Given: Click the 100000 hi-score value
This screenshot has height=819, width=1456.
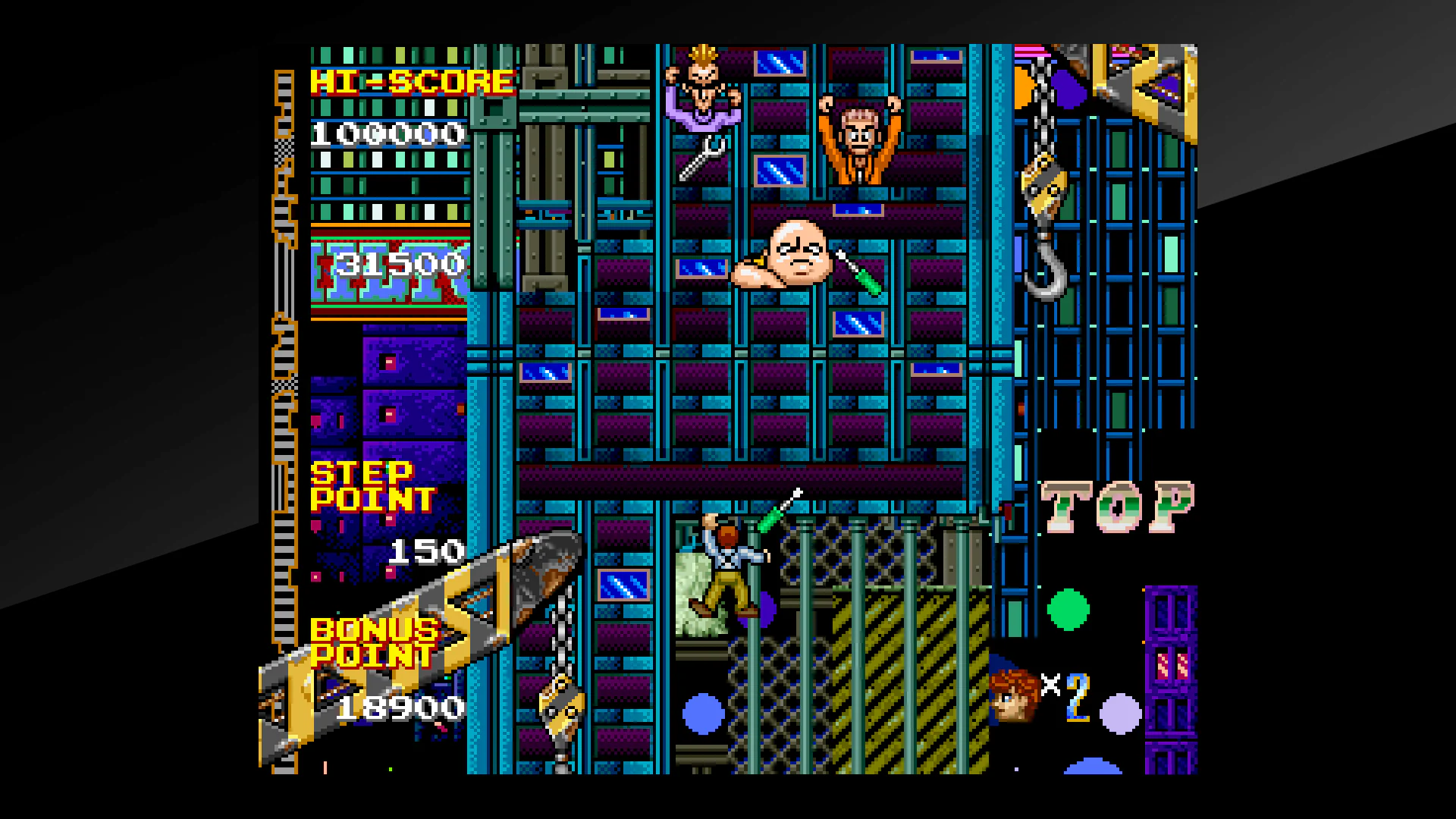Looking at the screenshot, I should 388,135.
